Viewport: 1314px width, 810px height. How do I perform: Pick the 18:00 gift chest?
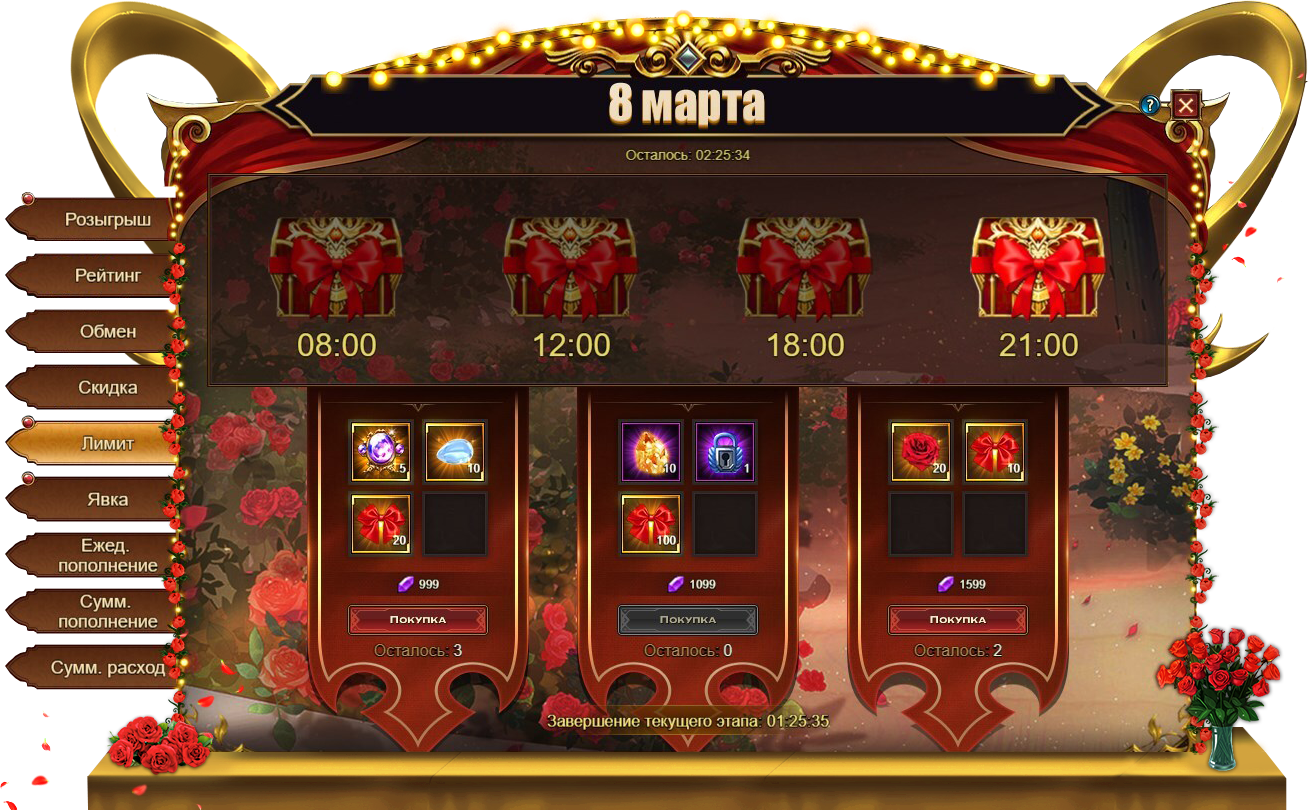pos(804,267)
